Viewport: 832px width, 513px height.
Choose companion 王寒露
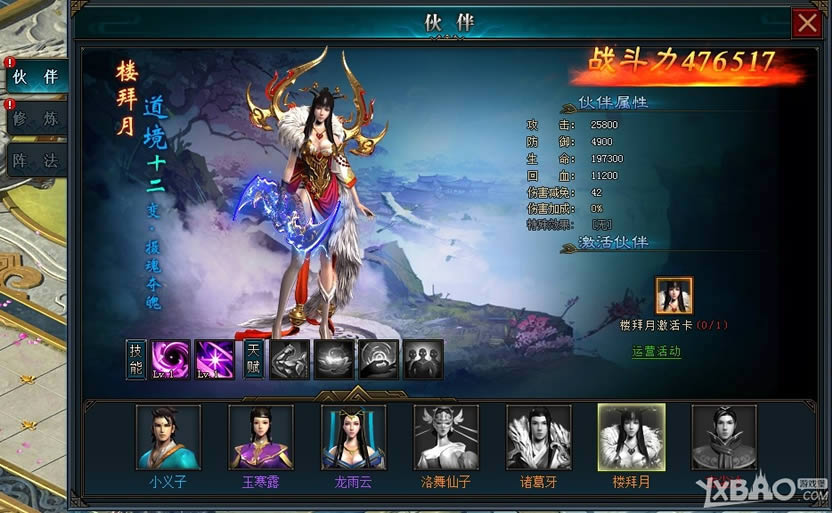(x=261, y=437)
